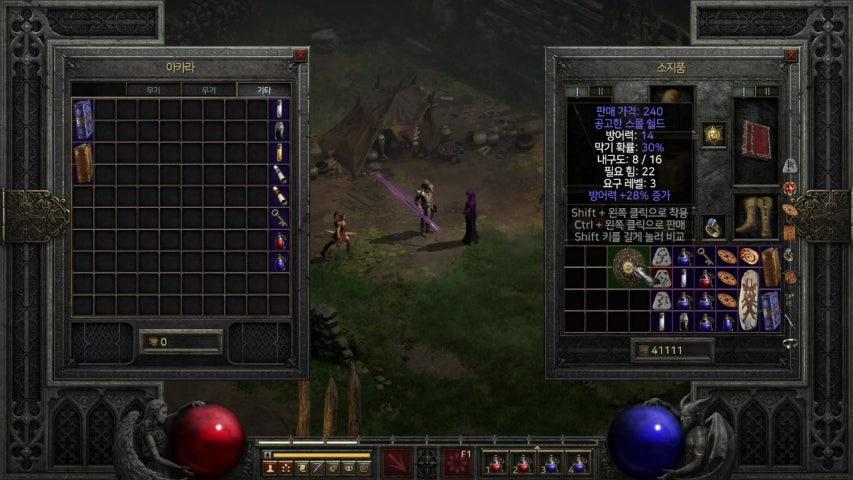This screenshot has width=853, height=480.
Task: Close Akara's shop window
Action: [300, 56]
